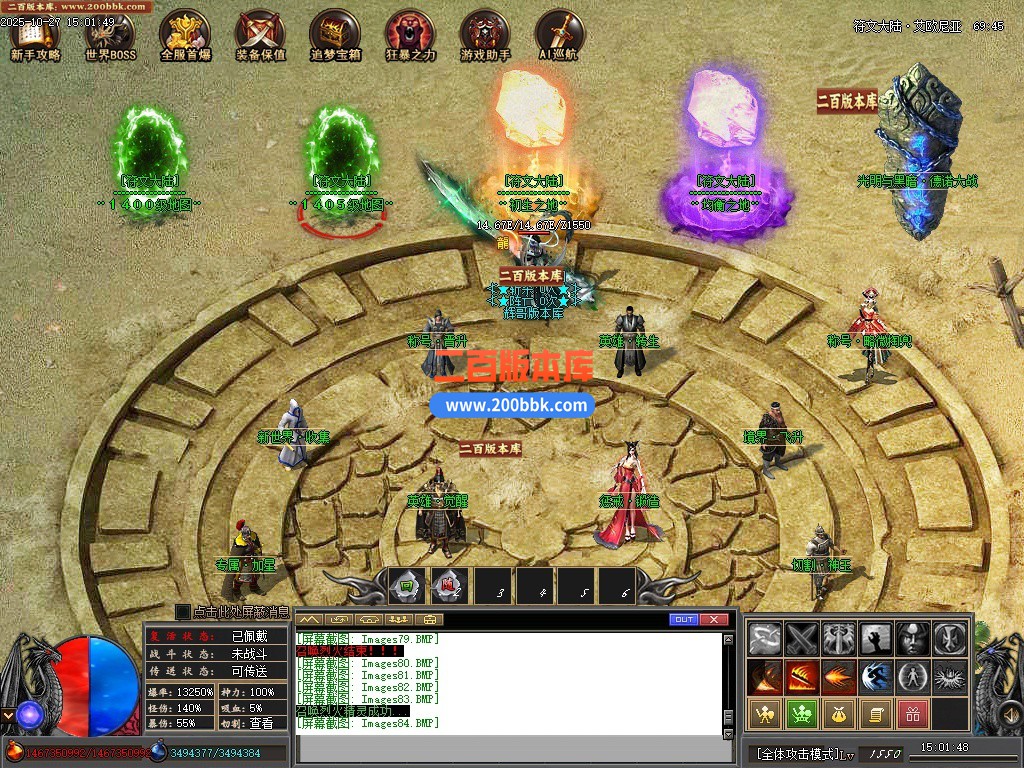Click the yellow scroll button
Image resolution: width=1024 pixels, height=768 pixels.
point(875,714)
